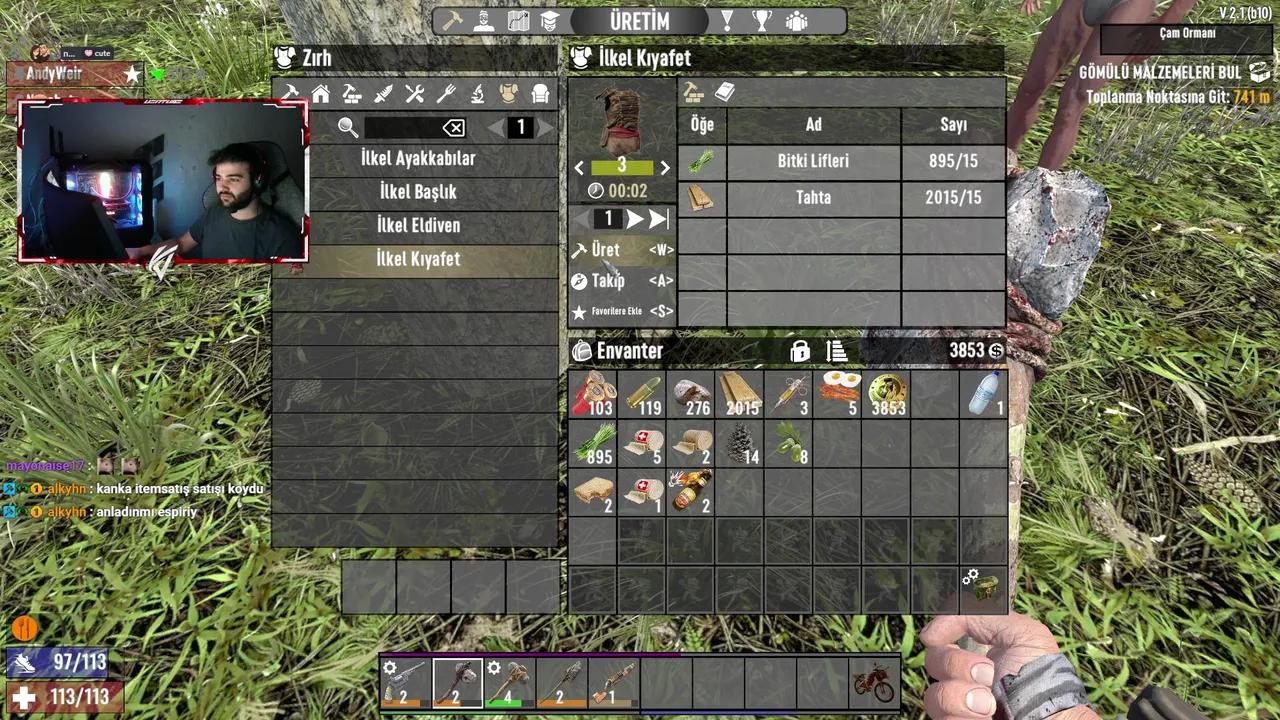
Task: Set craft amount to maximum
Action: point(658,219)
